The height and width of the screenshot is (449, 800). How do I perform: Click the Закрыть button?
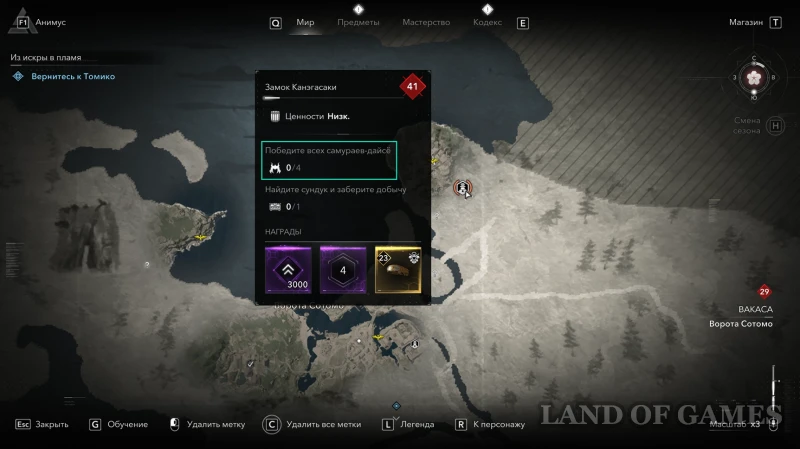[x=51, y=424]
